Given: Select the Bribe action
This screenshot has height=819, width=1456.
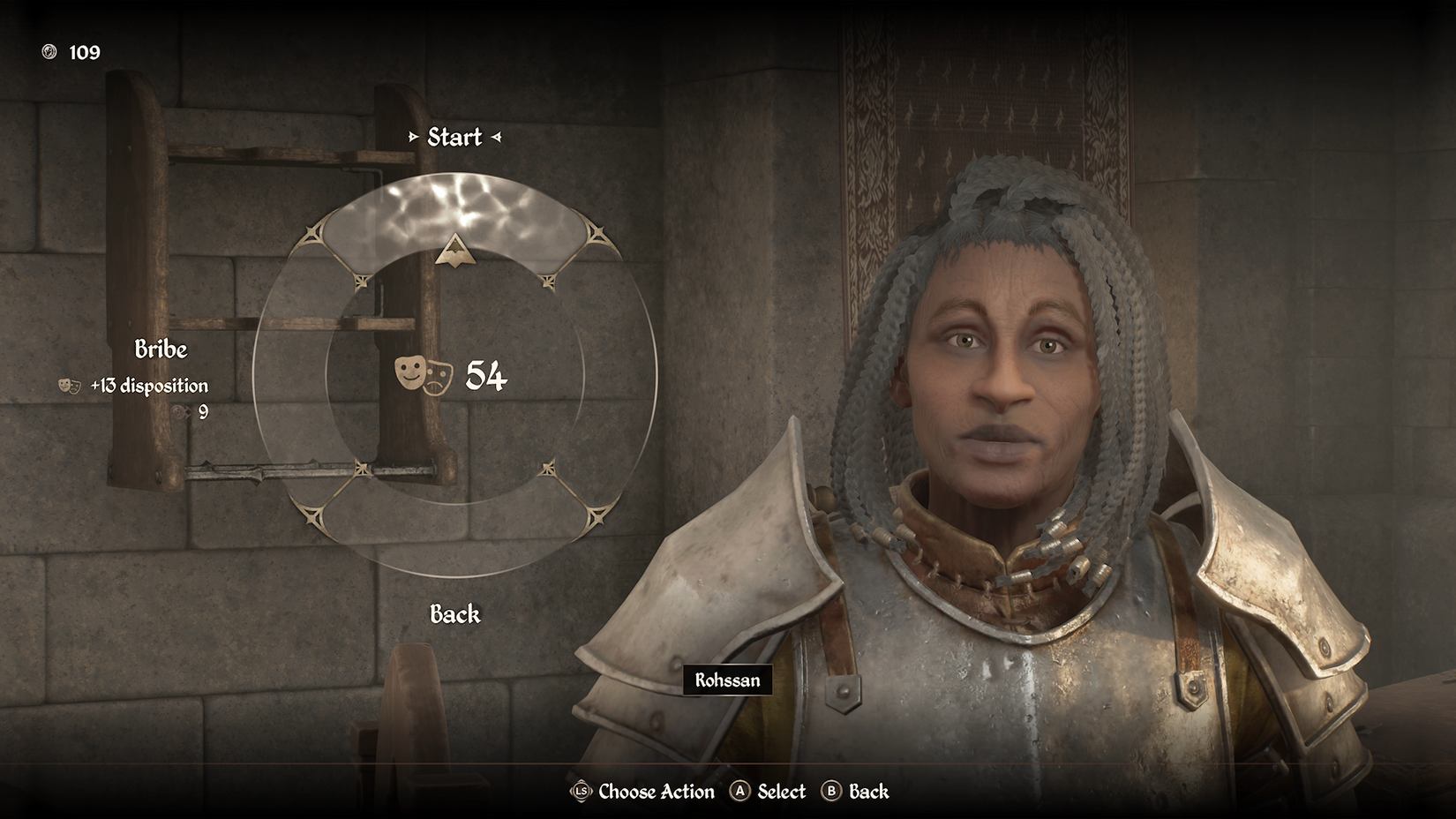Looking at the screenshot, I should click(x=161, y=349).
